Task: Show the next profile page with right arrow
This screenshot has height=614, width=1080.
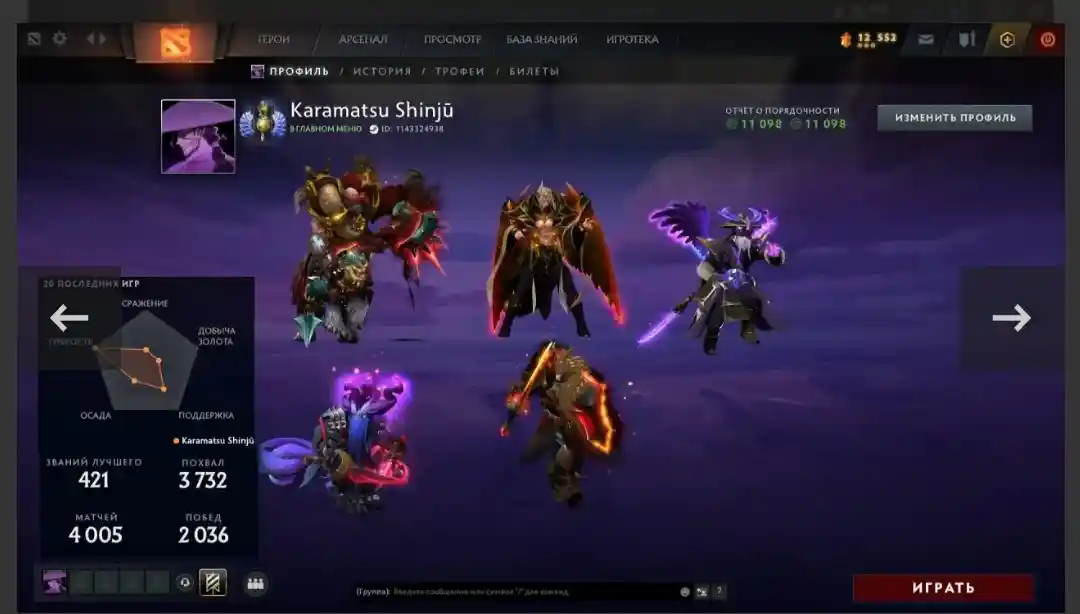Action: point(1011,318)
